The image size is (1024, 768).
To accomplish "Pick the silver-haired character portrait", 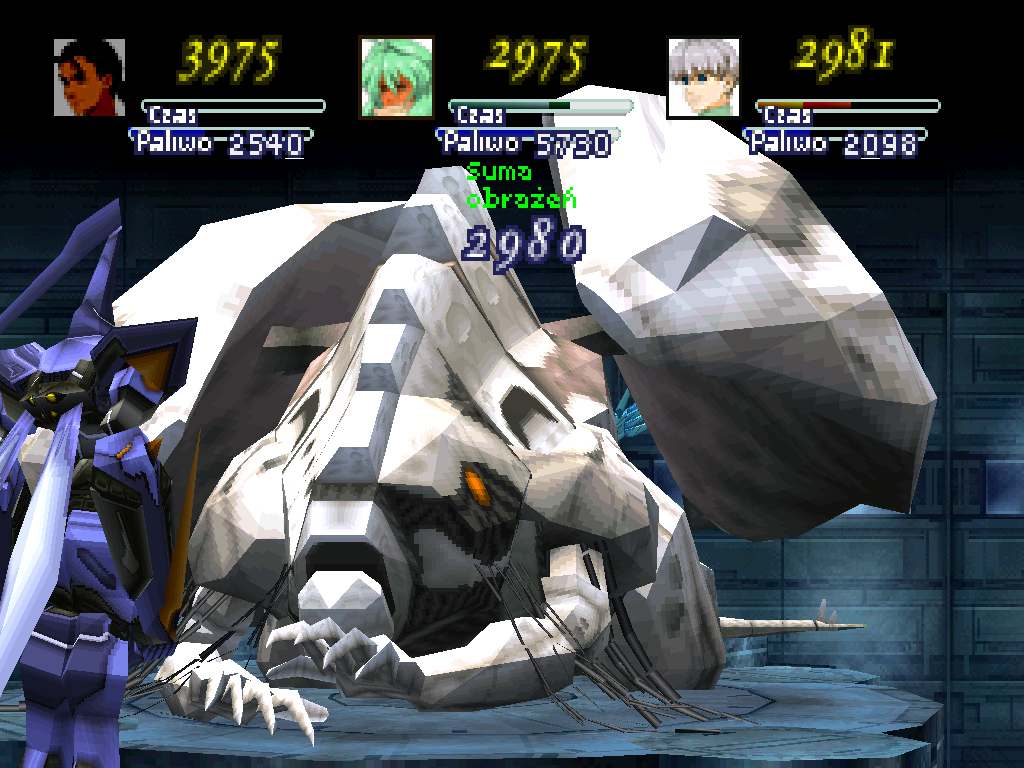I will (703, 77).
